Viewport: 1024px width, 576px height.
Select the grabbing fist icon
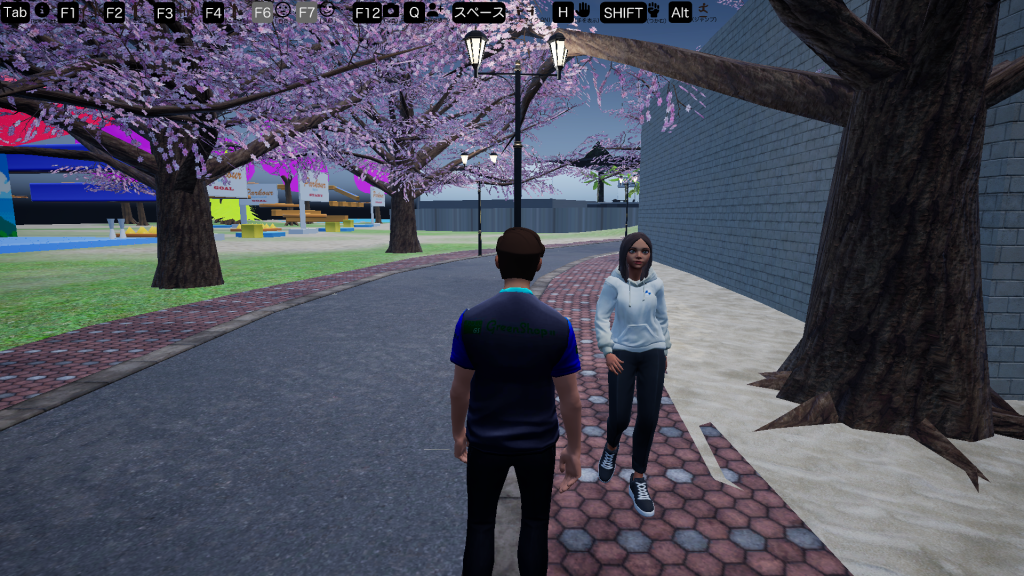653,11
